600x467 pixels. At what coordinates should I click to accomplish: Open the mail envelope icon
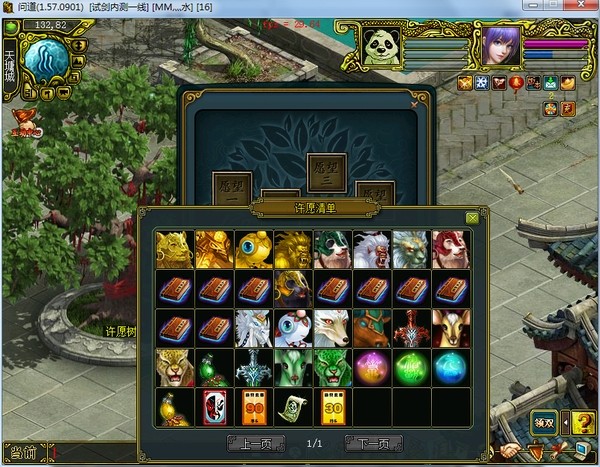(x=551, y=84)
